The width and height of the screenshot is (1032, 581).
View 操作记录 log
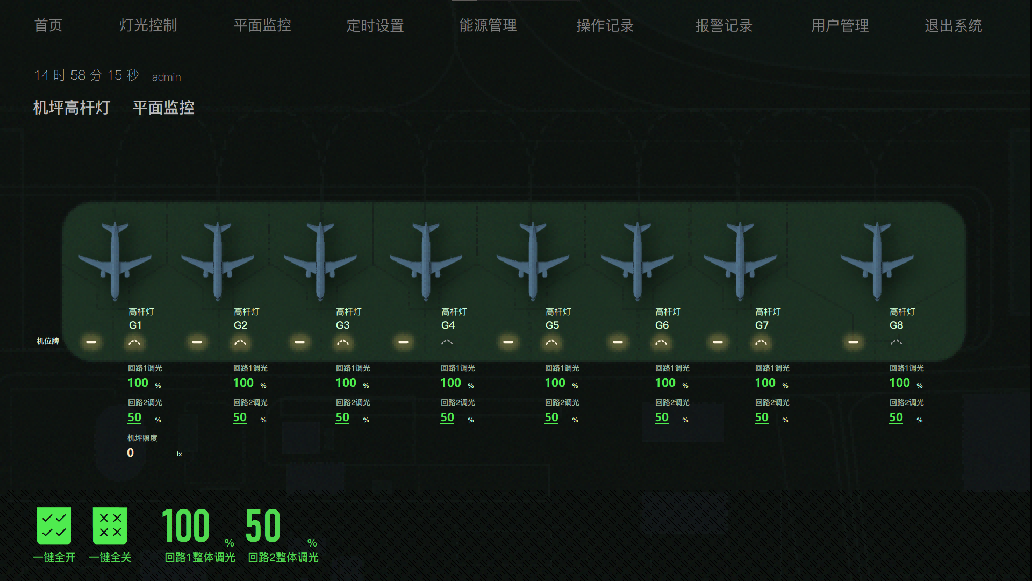click(x=605, y=26)
